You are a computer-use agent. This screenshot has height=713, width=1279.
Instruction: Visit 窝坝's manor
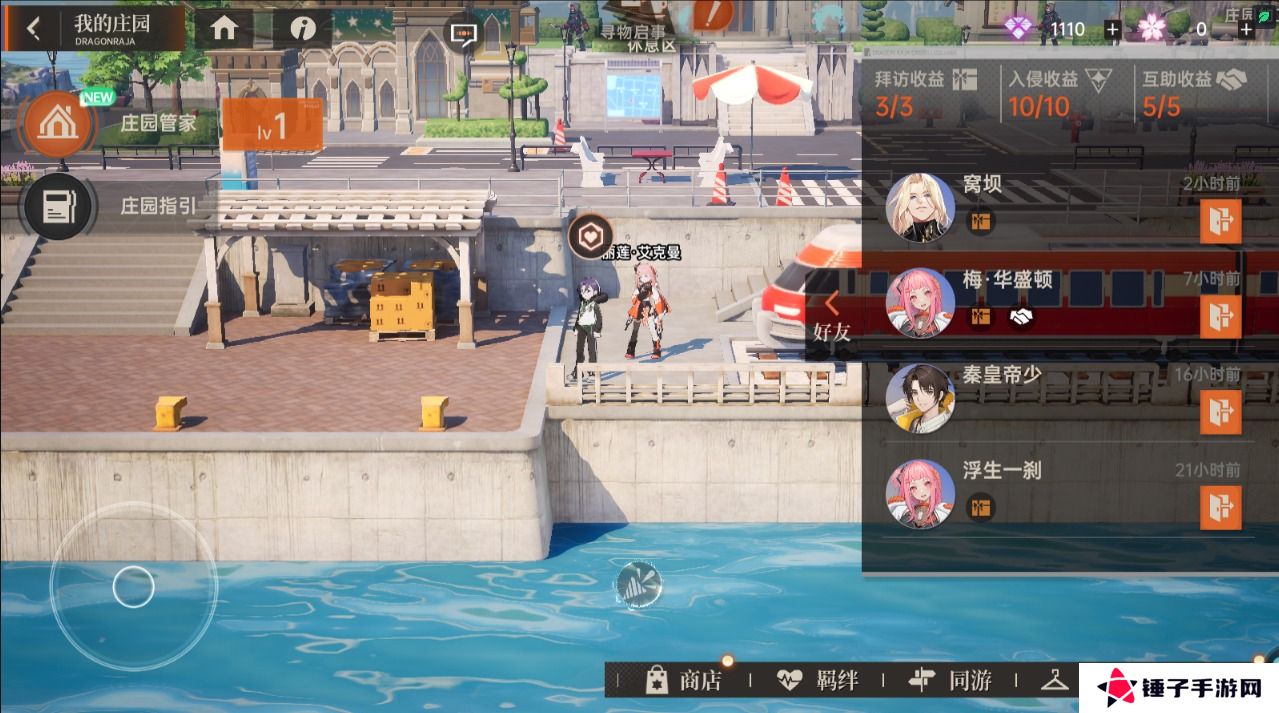coord(1220,221)
